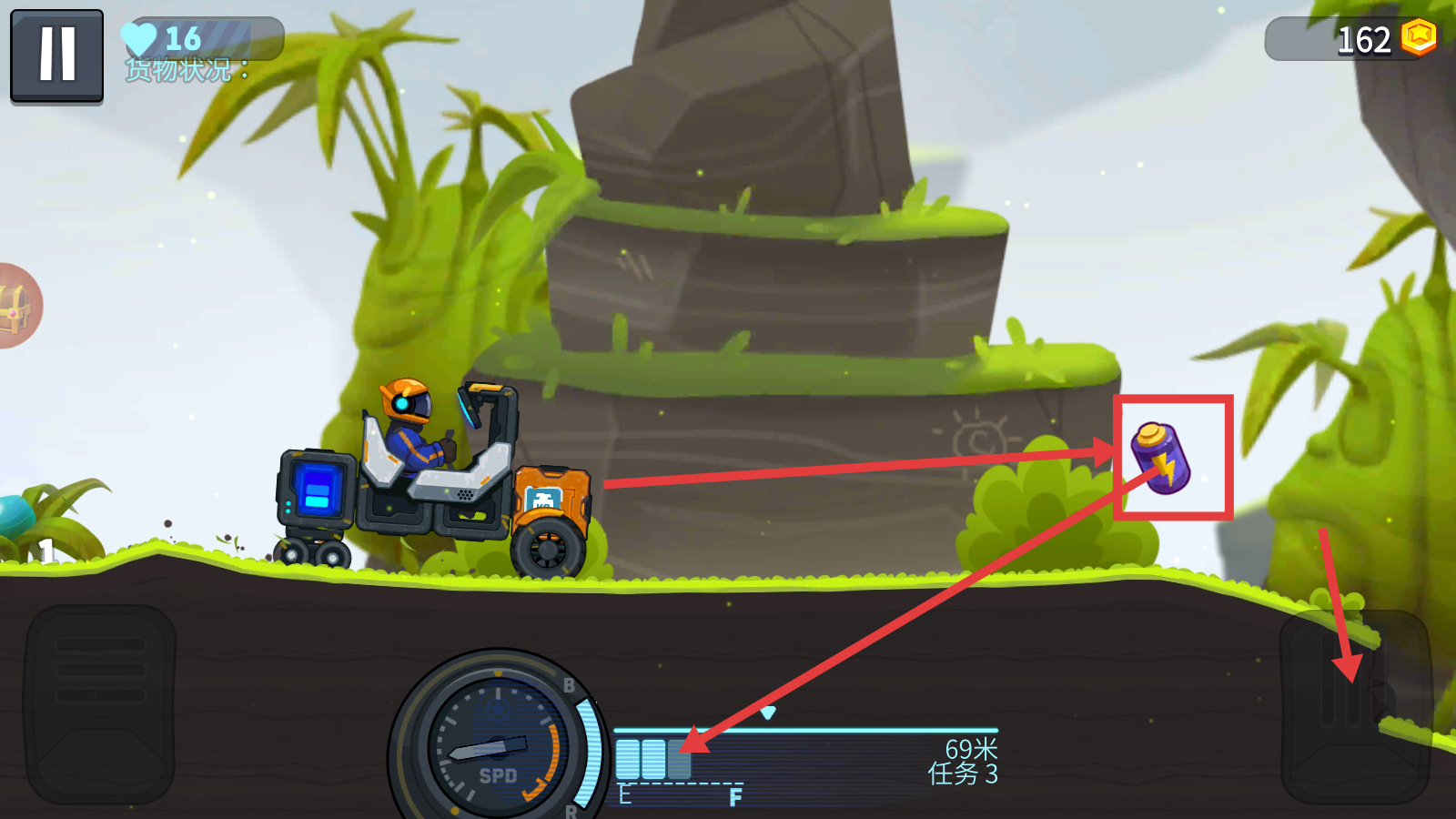Step on the gas pedal
The height and width of the screenshot is (819, 1456).
(x=1354, y=706)
